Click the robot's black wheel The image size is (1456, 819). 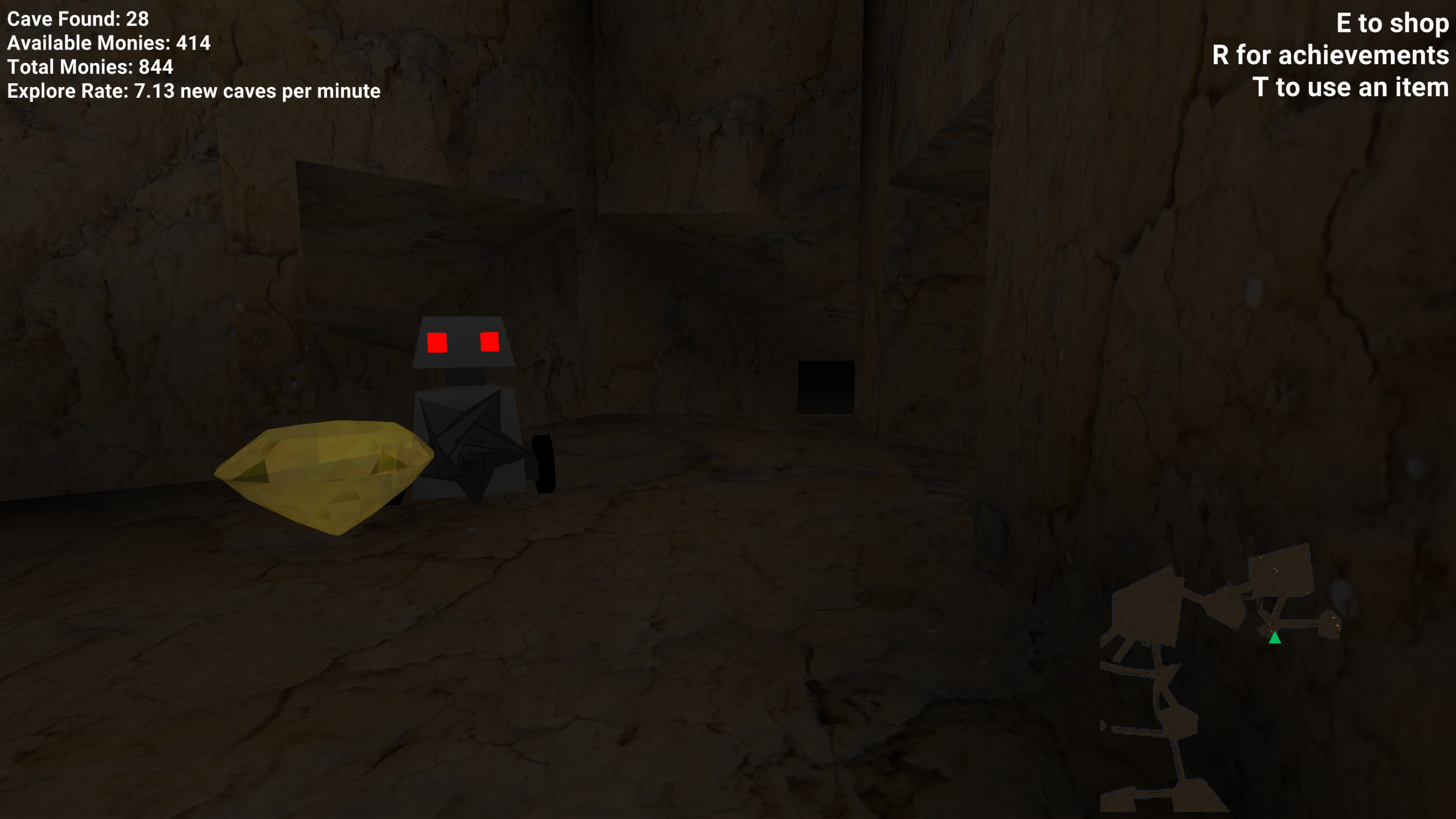click(542, 464)
